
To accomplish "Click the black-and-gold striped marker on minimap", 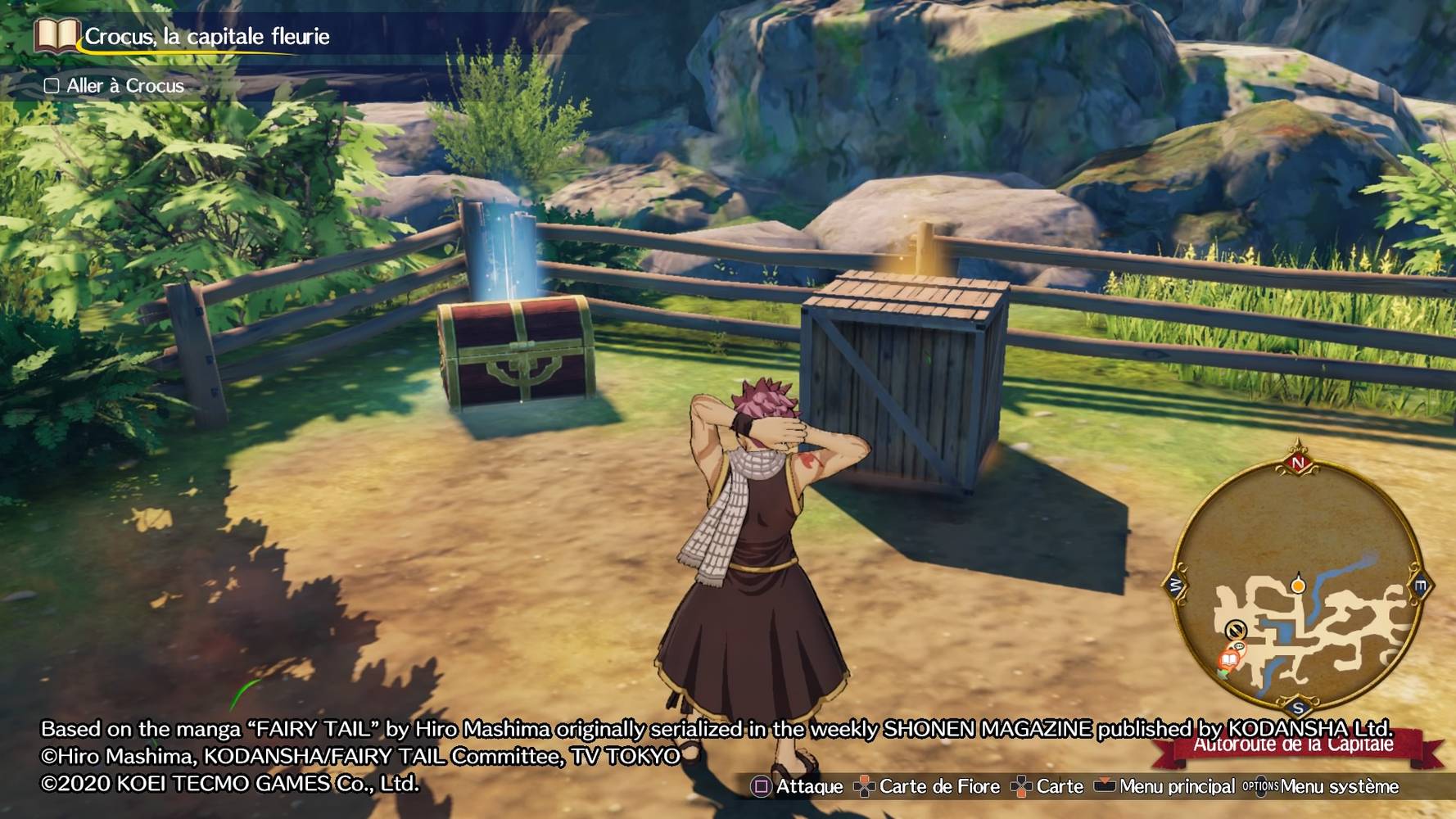I will point(1235,630).
